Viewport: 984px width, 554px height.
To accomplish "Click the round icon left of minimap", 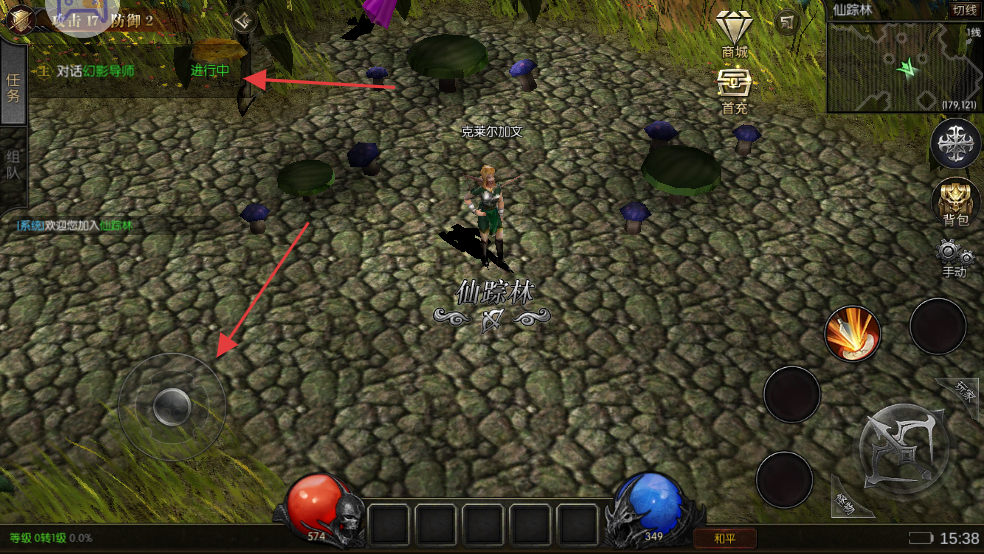I will 788,22.
